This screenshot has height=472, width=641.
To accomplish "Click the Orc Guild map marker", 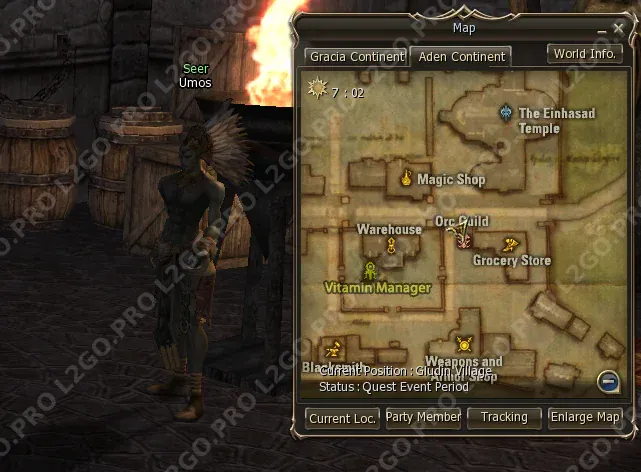I will [462, 238].
